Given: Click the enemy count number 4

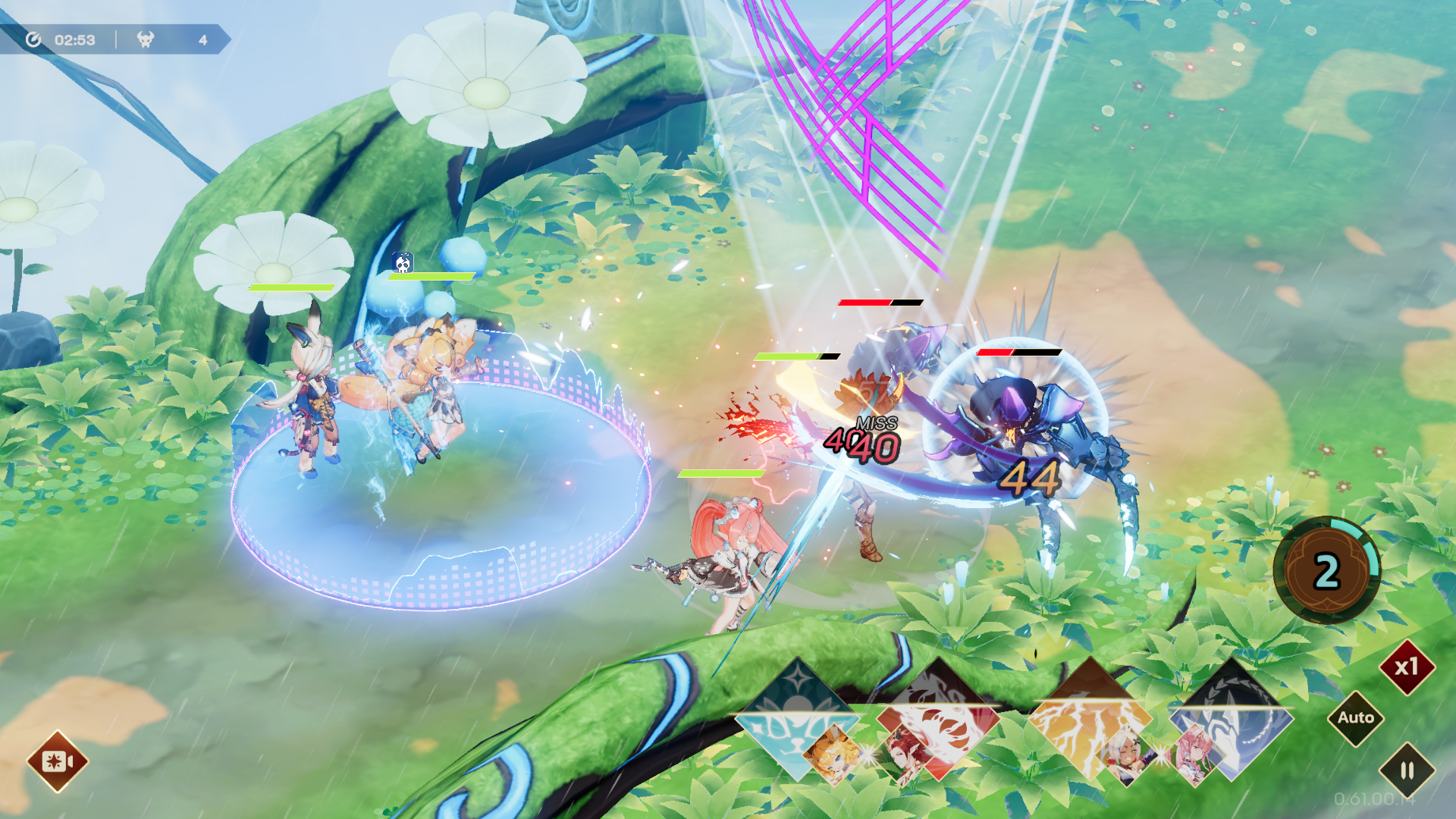Looking at the screenshot, I should 203,40.
